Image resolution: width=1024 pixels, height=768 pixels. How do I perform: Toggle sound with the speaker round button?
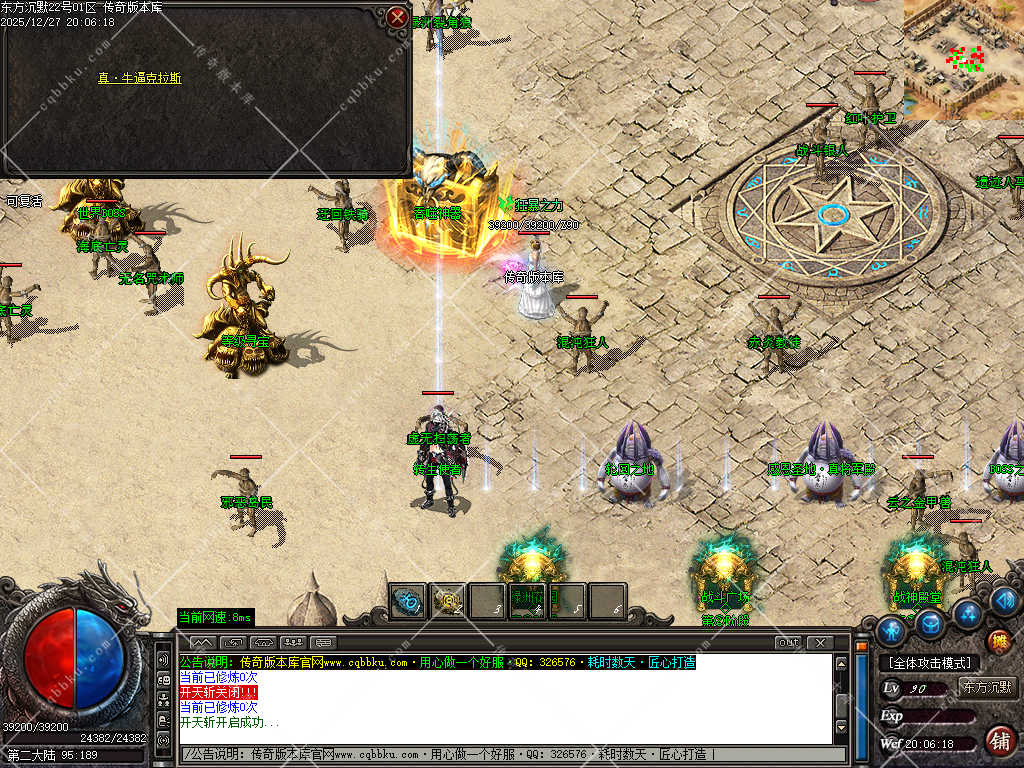1005,600
